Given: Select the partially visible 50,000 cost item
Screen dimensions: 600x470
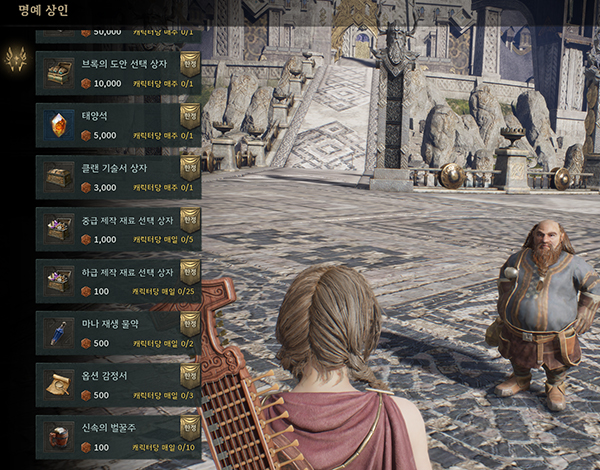Looking at the screenshot, I should [118, 33].
